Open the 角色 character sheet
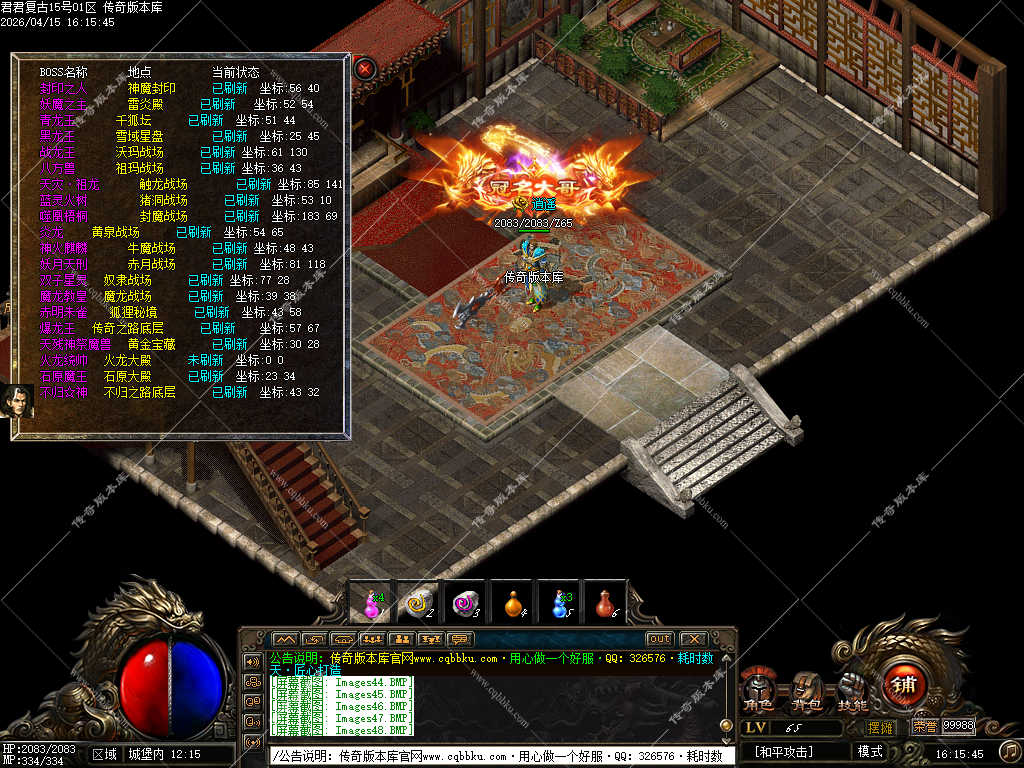Screen dimensions: 1024x768 tap(758, 692)
